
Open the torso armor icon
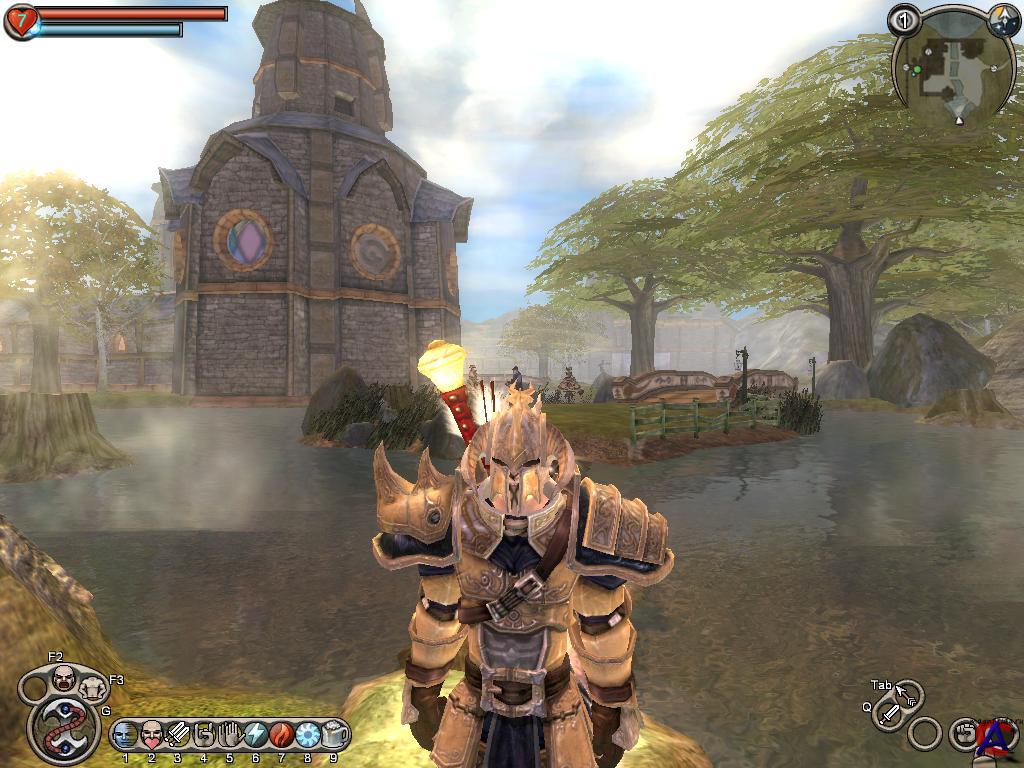pyautogui.click(x=94, y=687)
